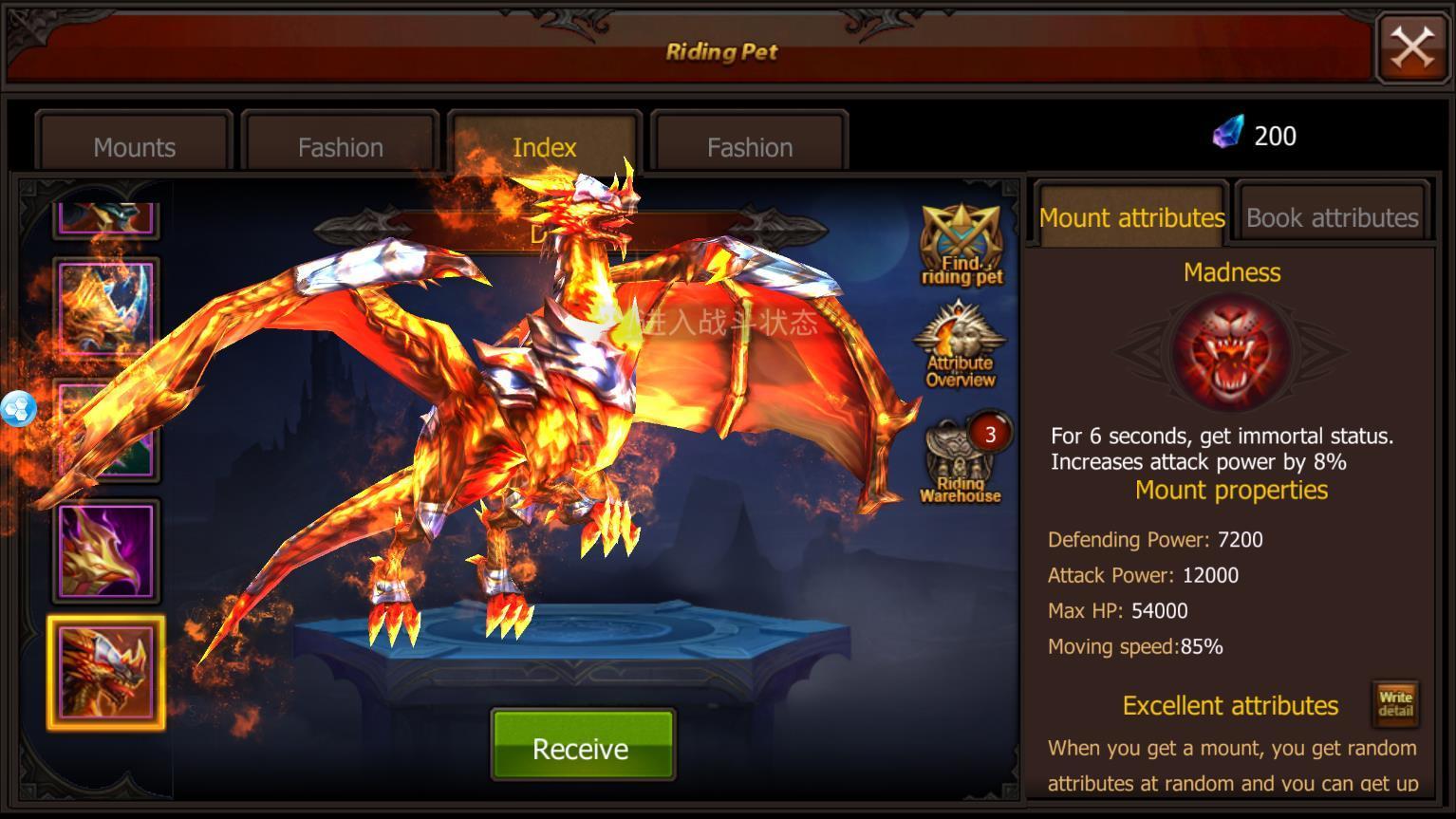Open Find riding pet
The image size is (1456, 819).
[961, 245]
